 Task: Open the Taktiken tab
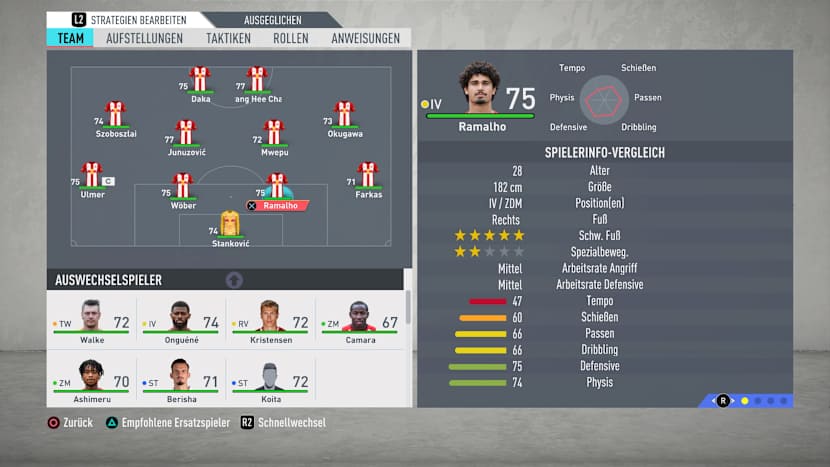click(228, 38)
